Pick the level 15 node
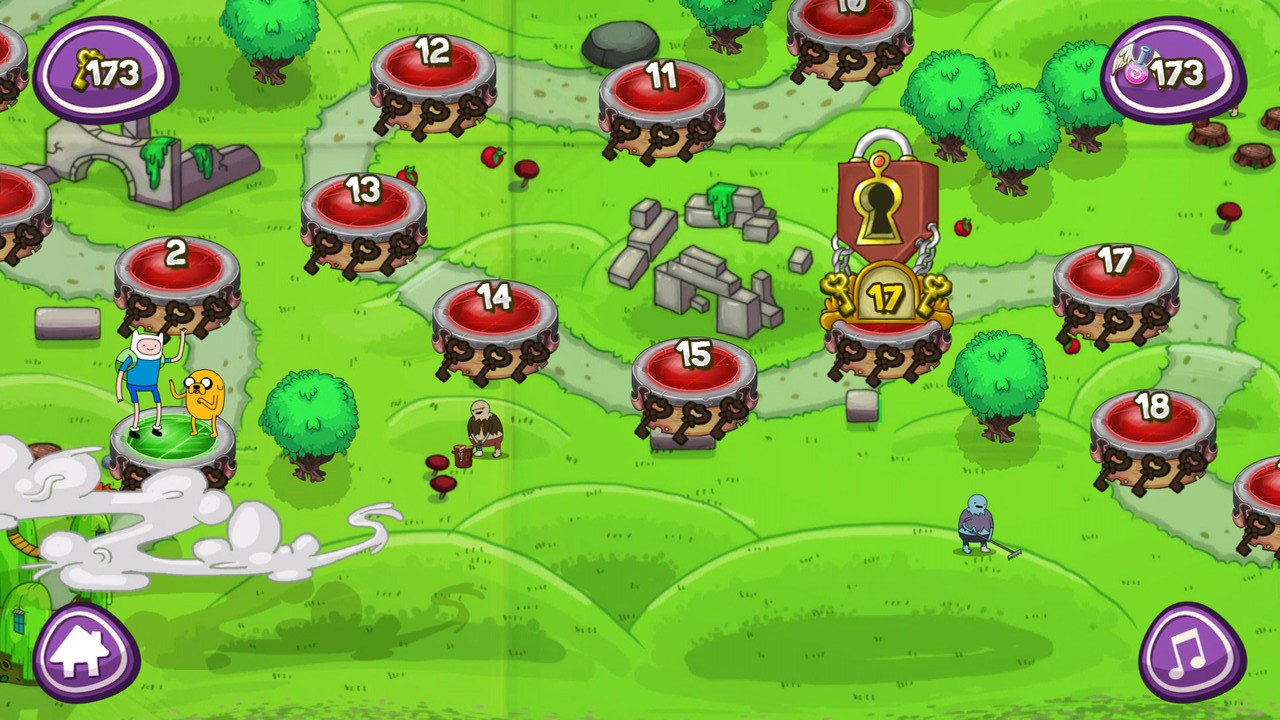The height and width of the screenshot is (720, 1280). coord(693,372)
